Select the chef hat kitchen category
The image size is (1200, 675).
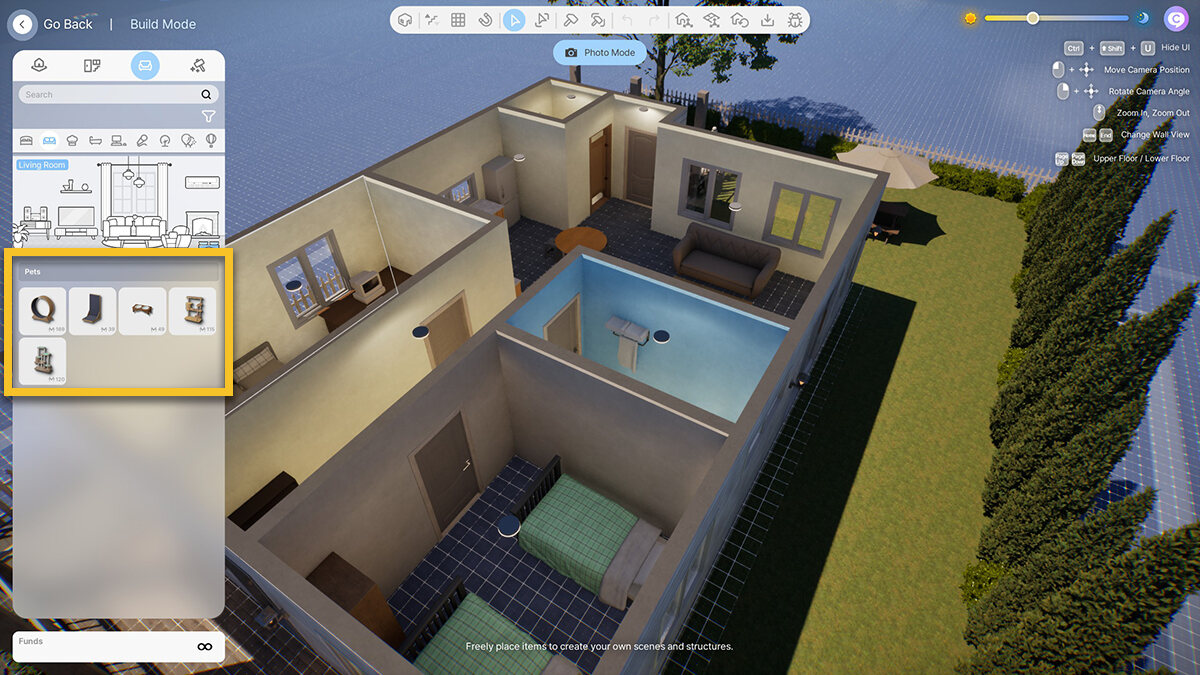click(72, 141)
